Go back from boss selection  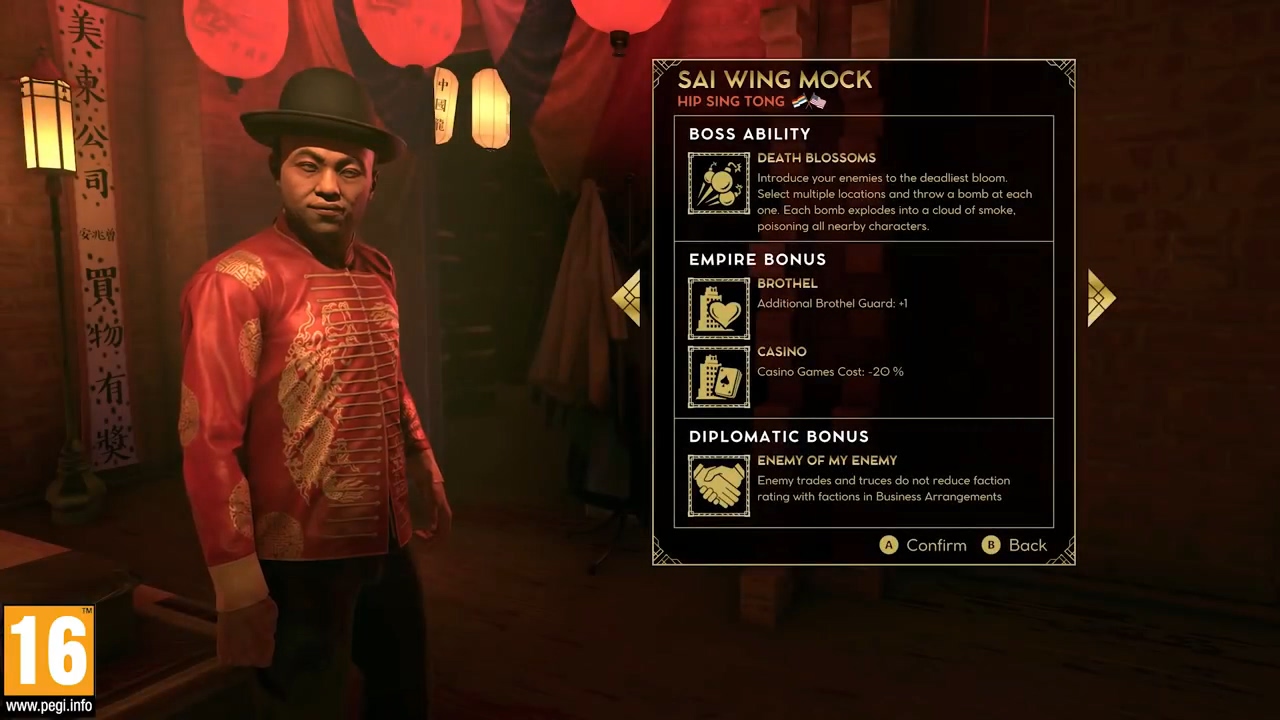click(x=1015, y=545)
